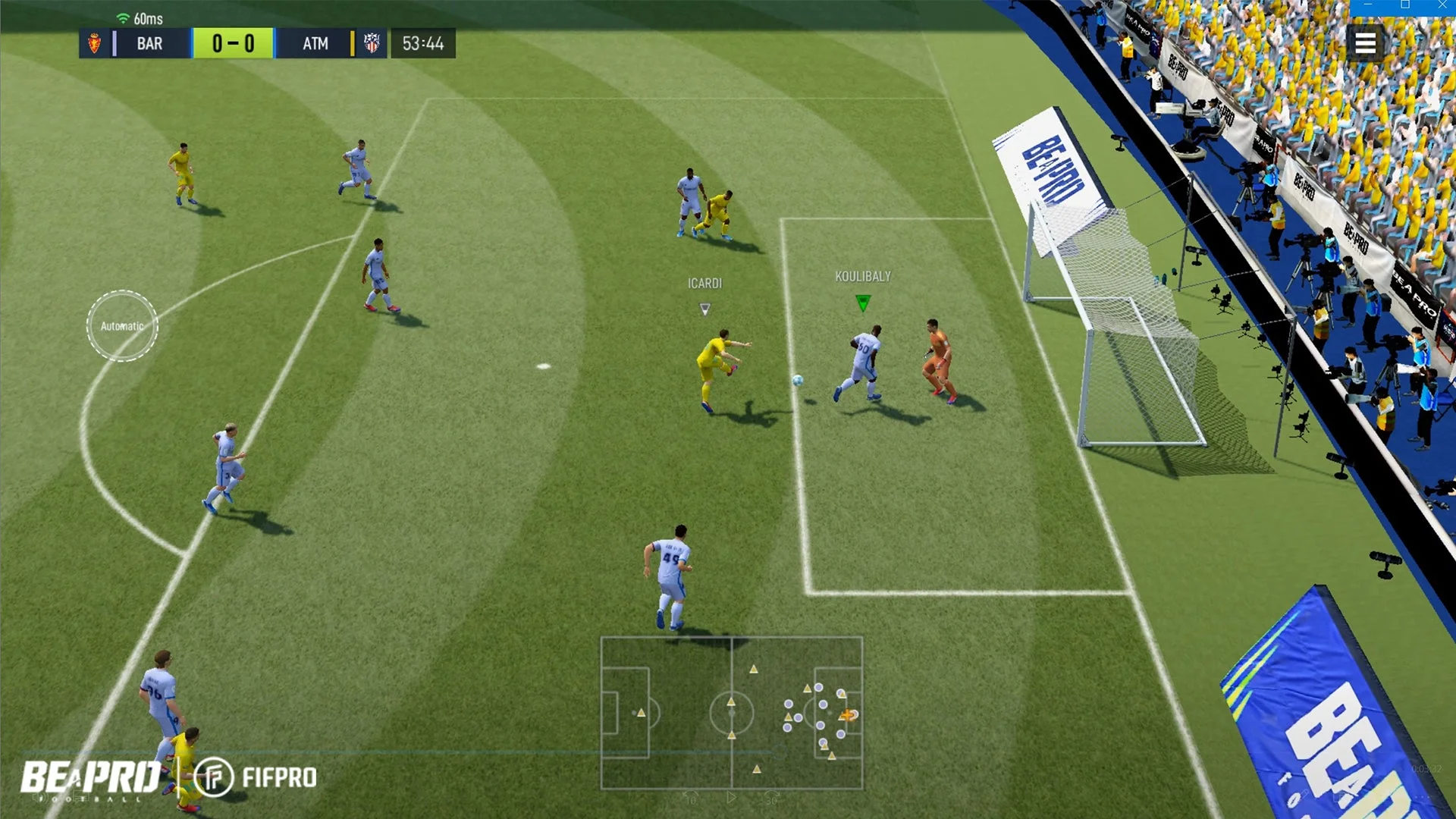Toggle the Automatic control mode circle
The width and height of the screenshot is (1456, 819).
[121, 326]
